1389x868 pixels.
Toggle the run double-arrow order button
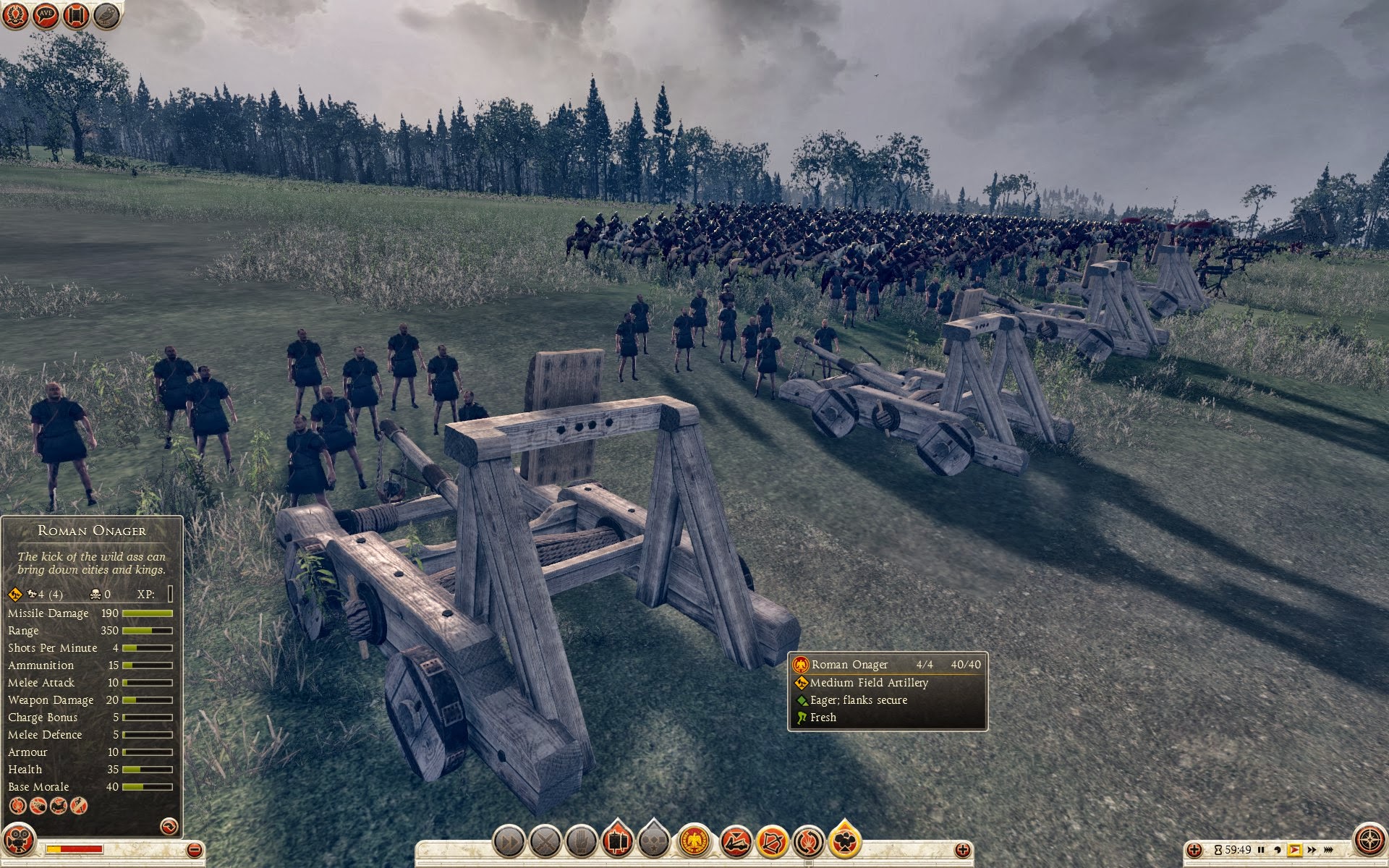tap(509, 841)
